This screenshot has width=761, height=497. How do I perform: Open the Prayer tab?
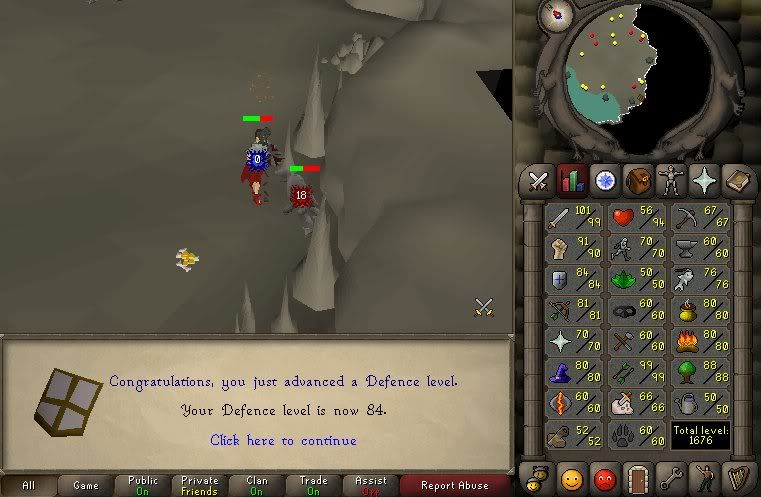705,181
